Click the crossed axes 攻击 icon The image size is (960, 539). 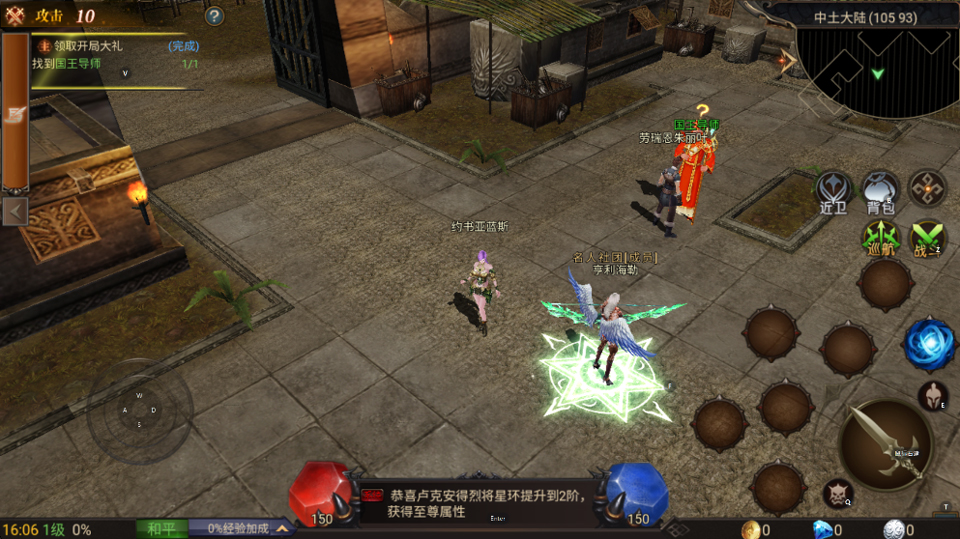15,15
